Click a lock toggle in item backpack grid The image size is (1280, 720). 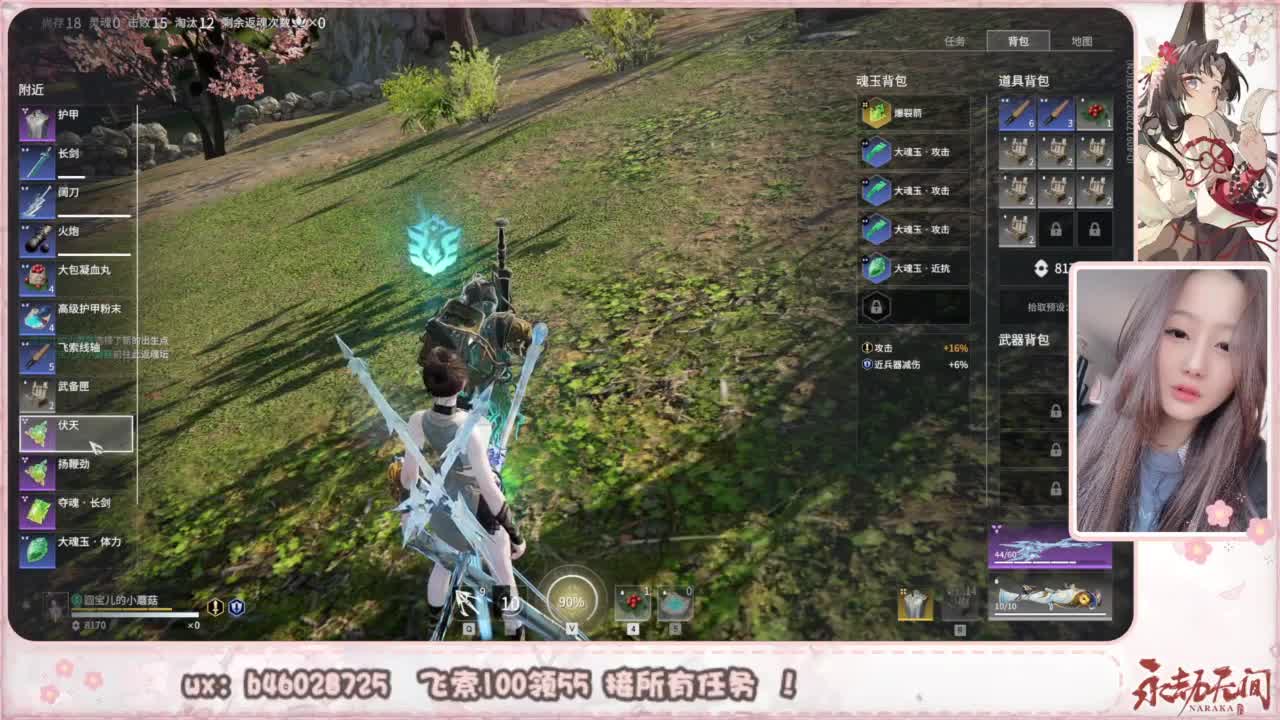[x=1057, y=228]
